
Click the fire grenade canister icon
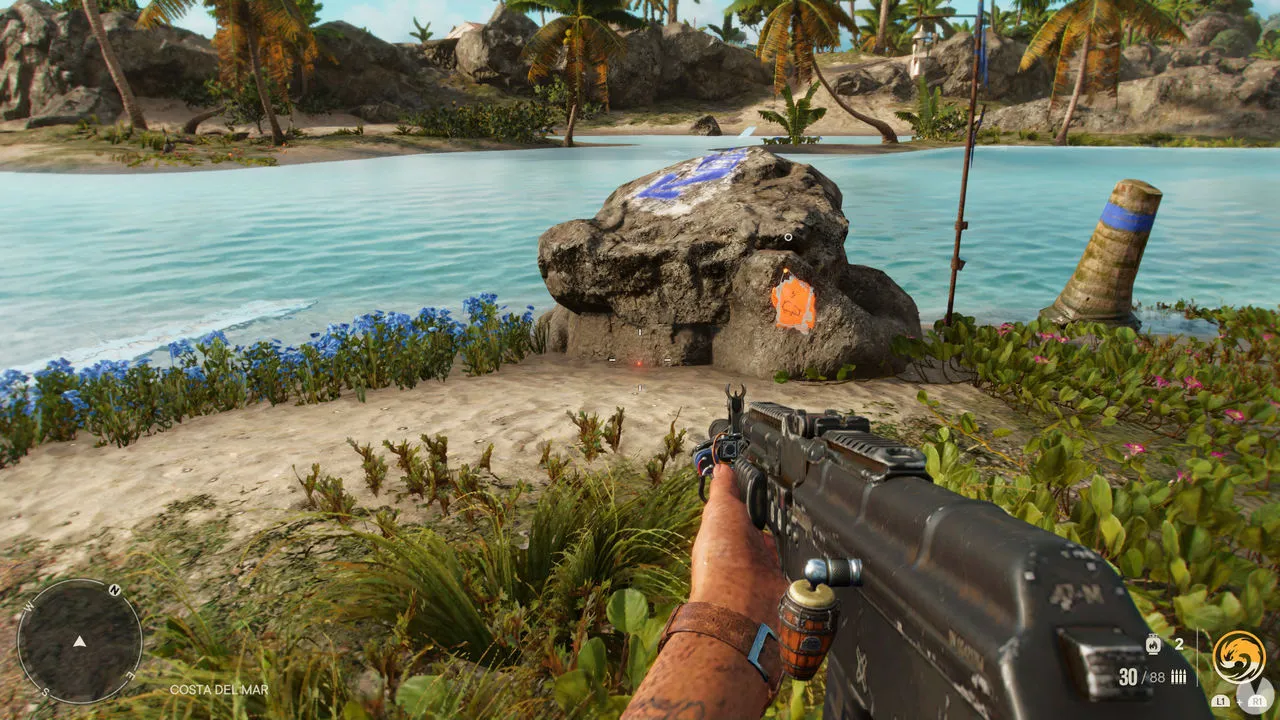click(x=1153, y=645)
